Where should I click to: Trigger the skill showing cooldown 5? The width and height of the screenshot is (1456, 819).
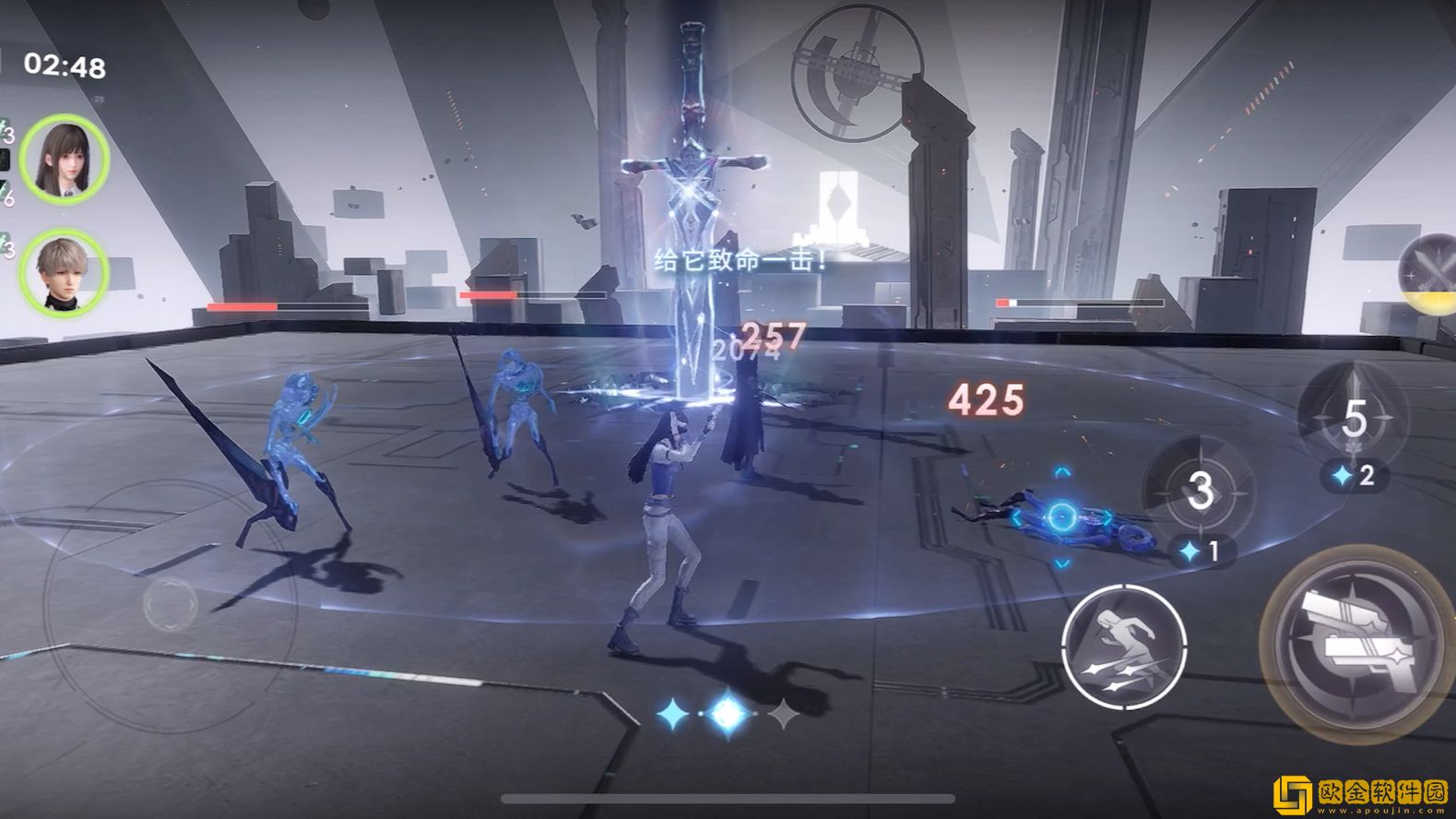[1352, 417]
